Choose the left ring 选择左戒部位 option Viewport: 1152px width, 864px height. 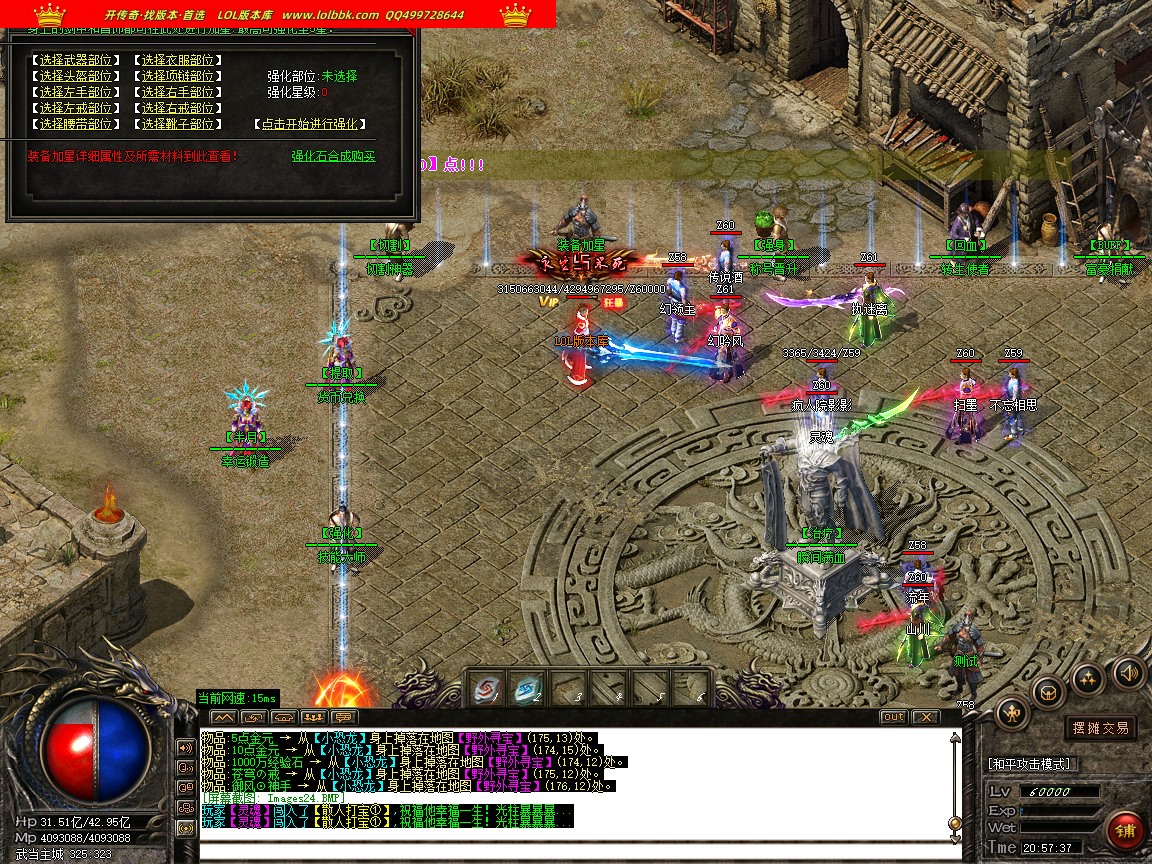point(75,108)
